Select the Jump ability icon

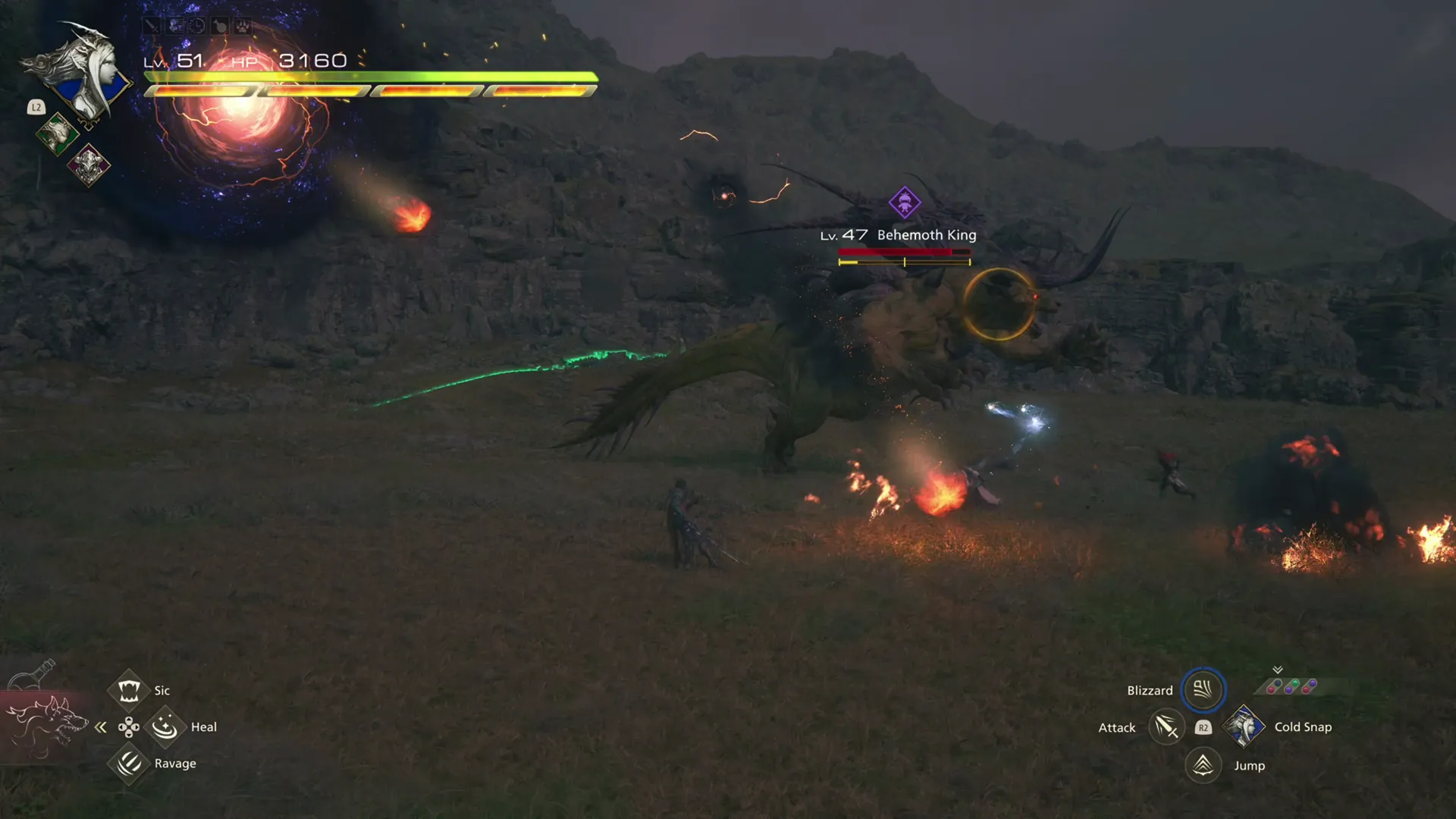tap(1203, 765)
